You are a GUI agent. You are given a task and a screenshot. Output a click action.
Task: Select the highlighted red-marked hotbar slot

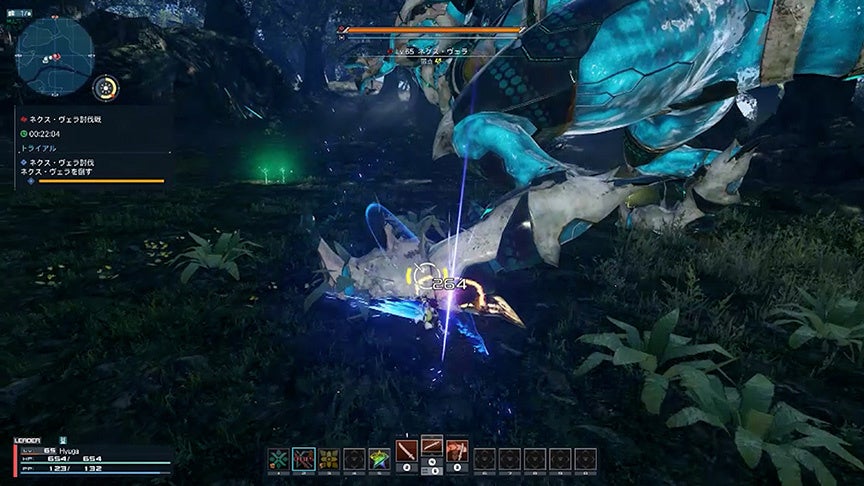[x=304, y=459]
